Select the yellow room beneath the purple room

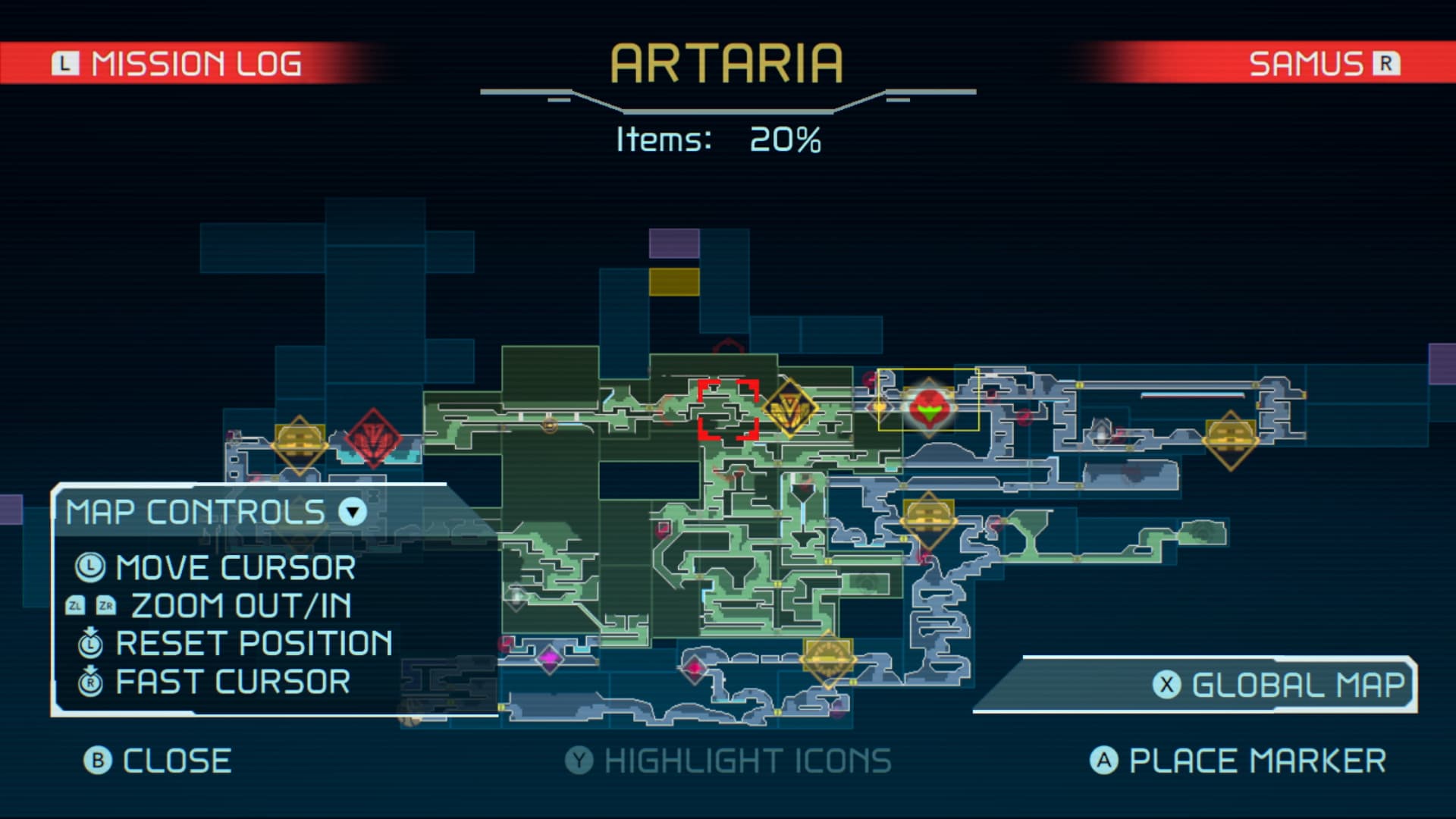pyautogui.click(x=674, y=281)
